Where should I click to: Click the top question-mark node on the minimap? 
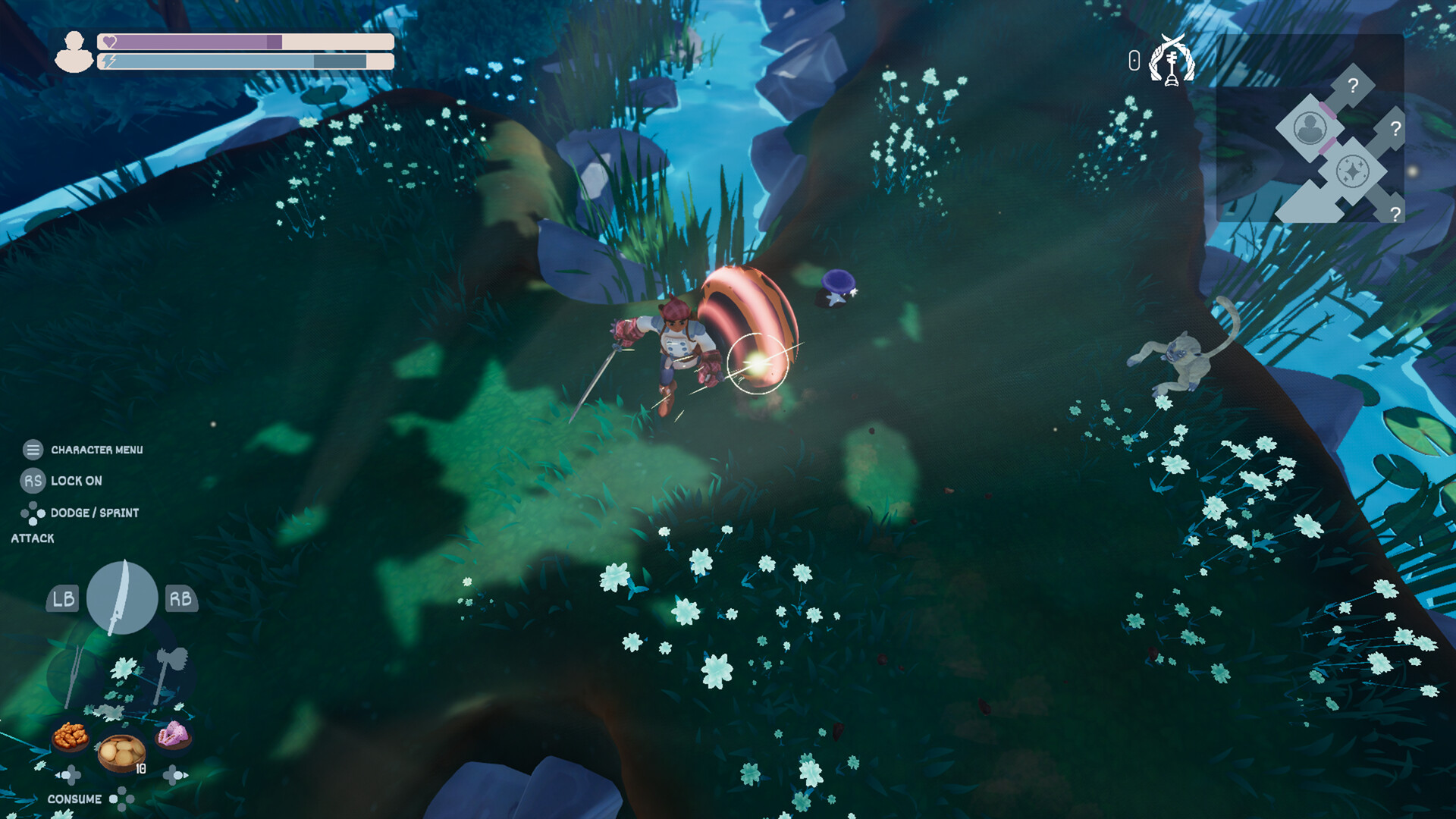[1354, 85]
